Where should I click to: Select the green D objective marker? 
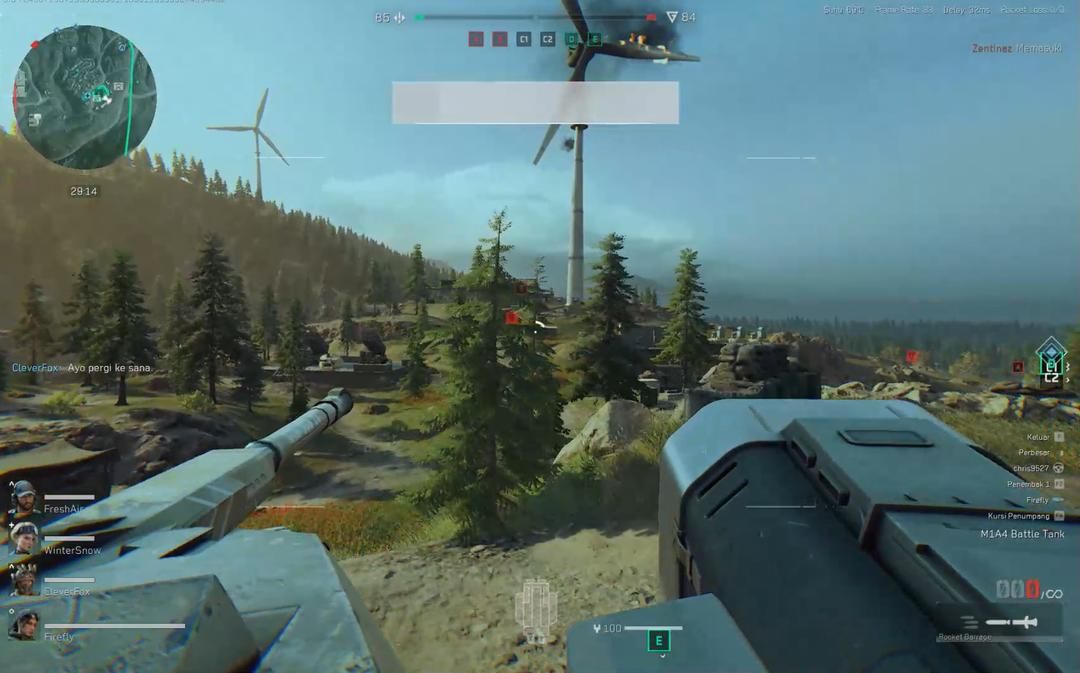pos(571,39)
